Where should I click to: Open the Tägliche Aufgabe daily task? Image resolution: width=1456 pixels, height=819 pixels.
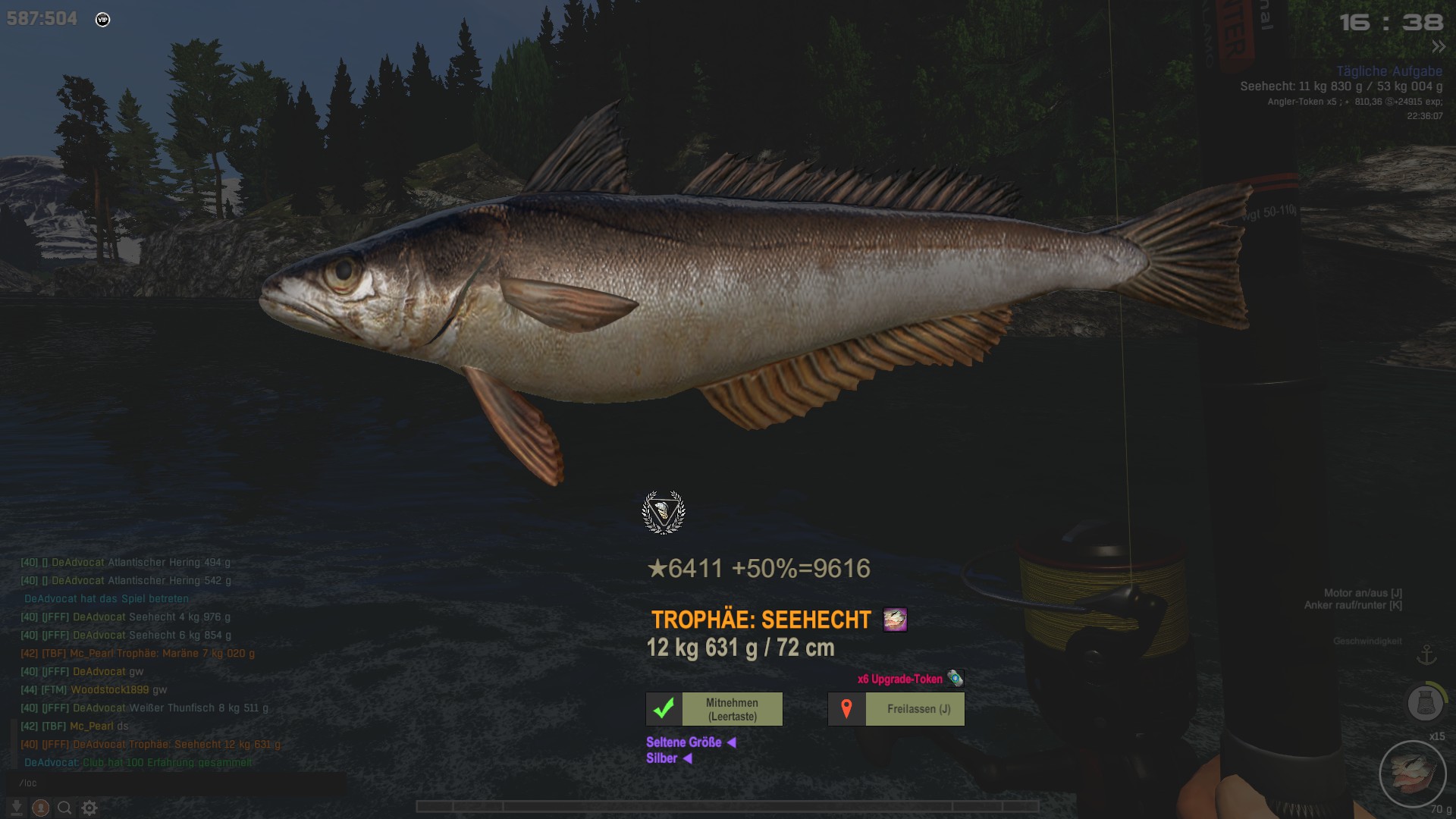coord(1389,71)
